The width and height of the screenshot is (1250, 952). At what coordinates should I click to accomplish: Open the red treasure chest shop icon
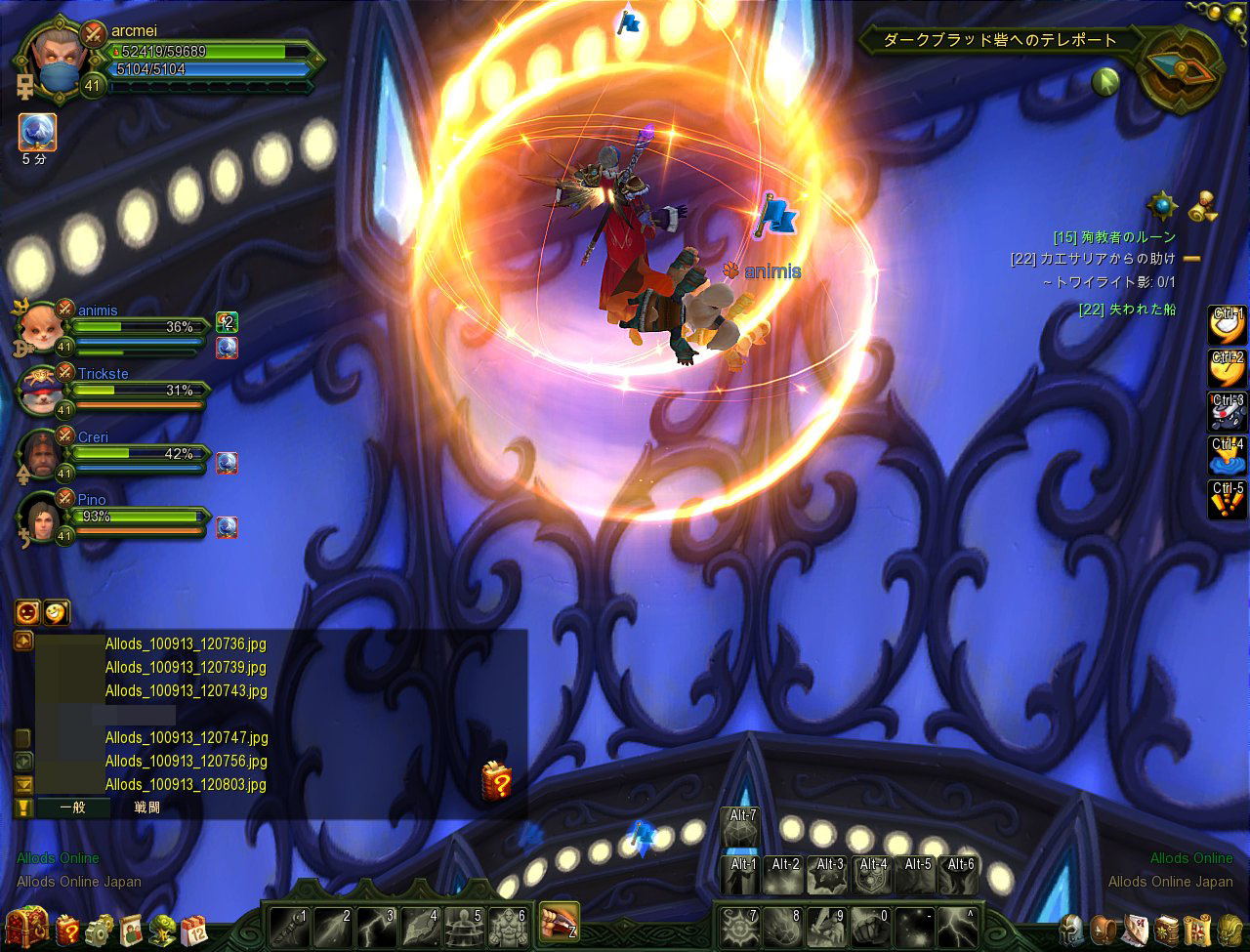tap(26, 928)
